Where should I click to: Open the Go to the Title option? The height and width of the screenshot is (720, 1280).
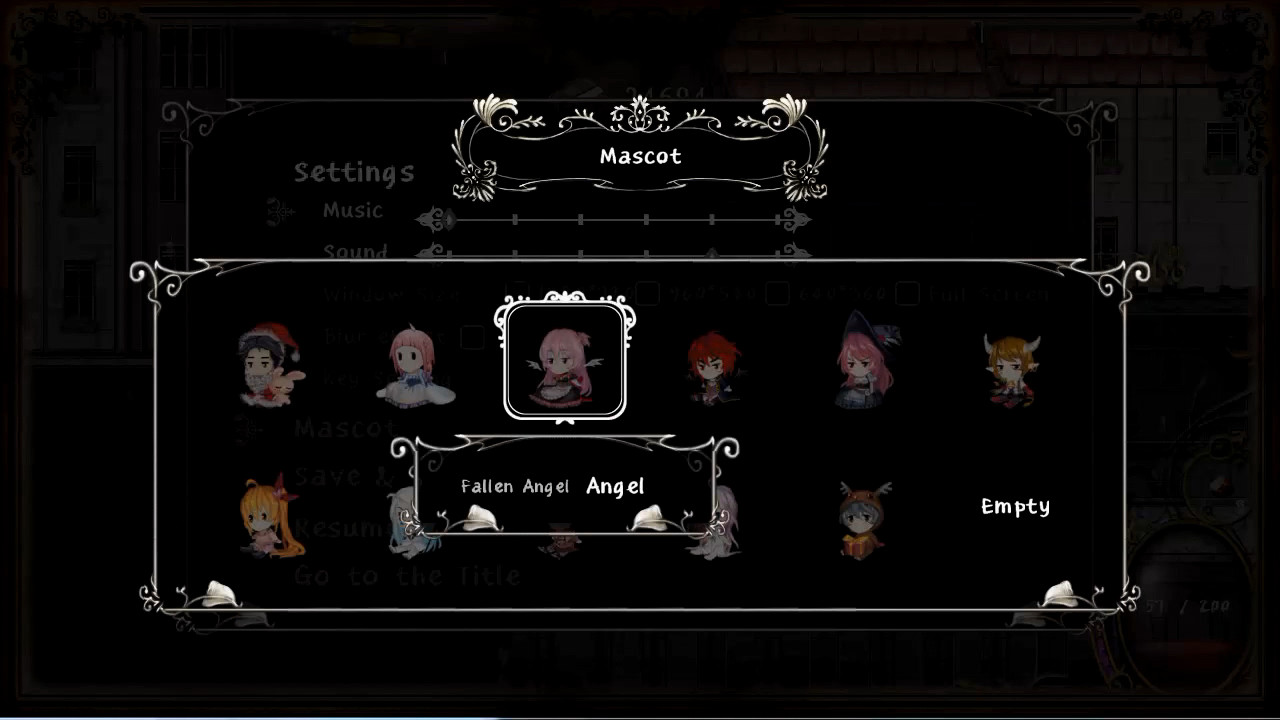[x=405, y=577]
